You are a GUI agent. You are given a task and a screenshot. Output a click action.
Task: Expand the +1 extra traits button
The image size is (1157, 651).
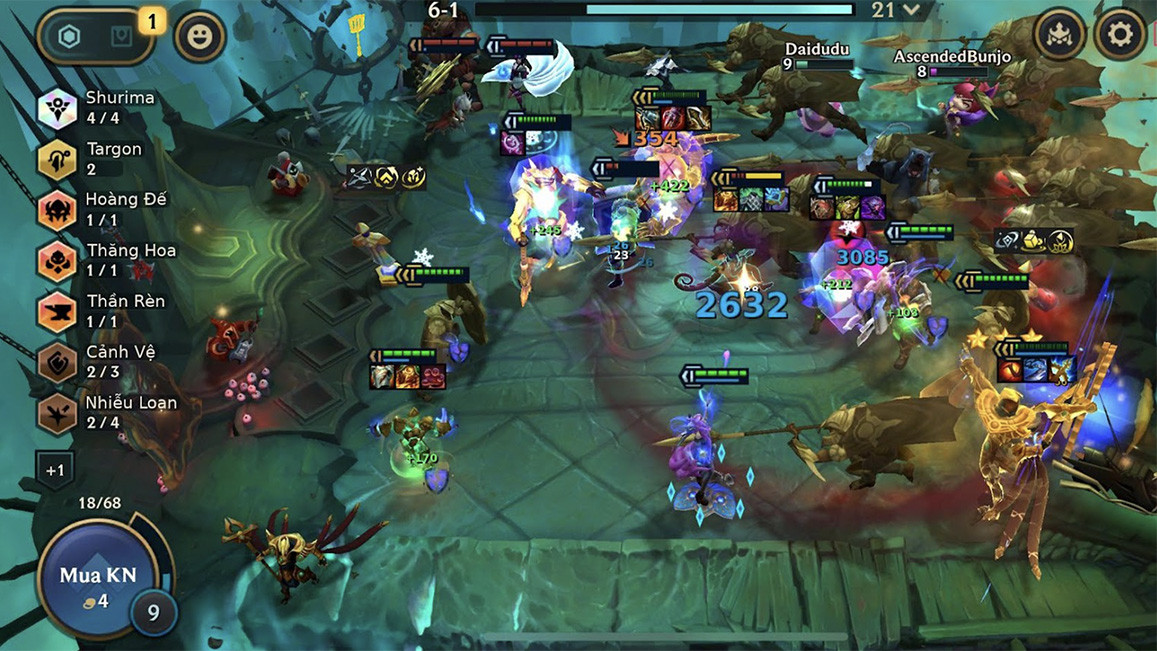(55, 469)
